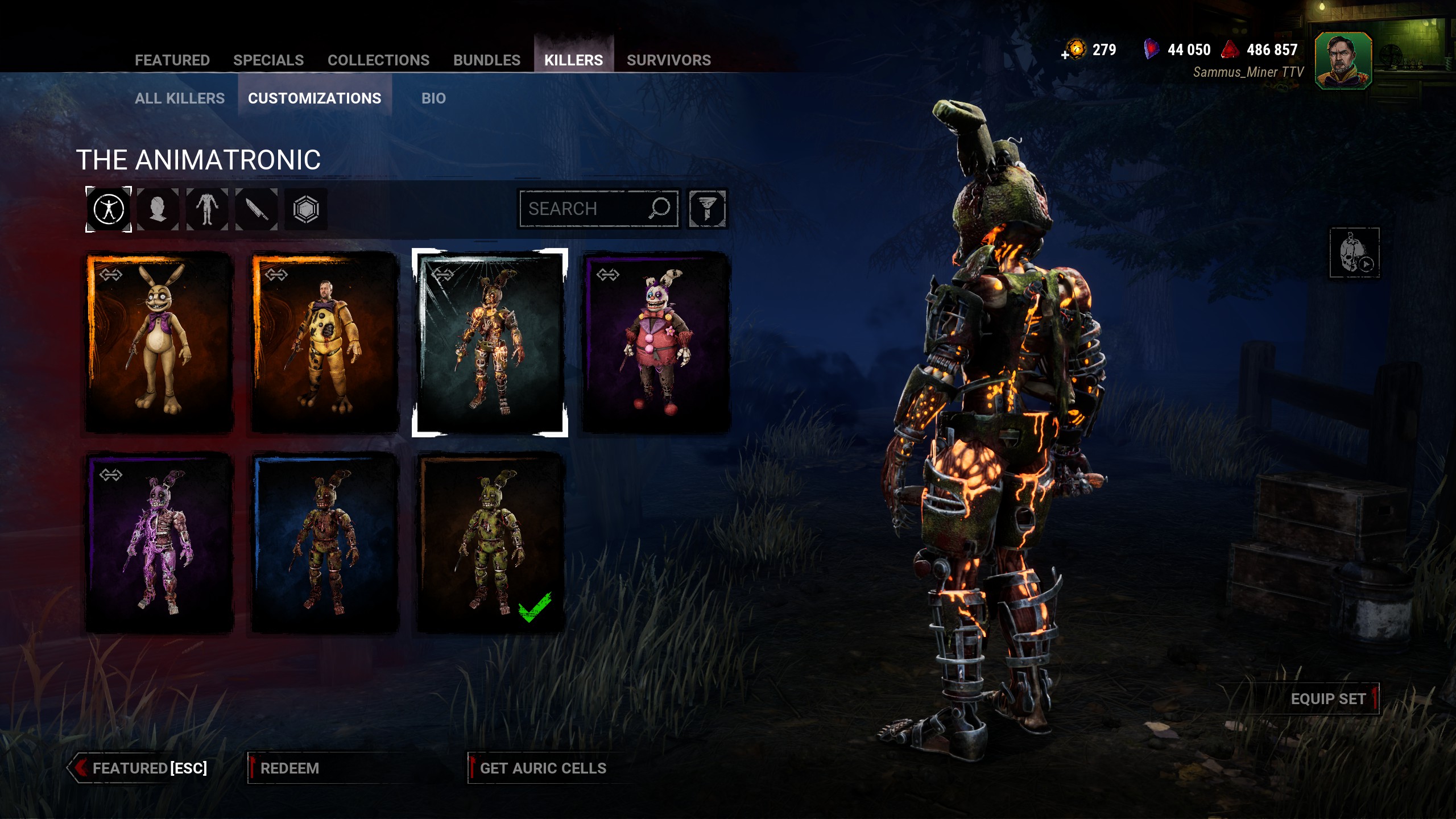Select the unmasked man in yellow suit outfit
The height and width of the screenshot is (819, 1456).
tap(325, 343)
